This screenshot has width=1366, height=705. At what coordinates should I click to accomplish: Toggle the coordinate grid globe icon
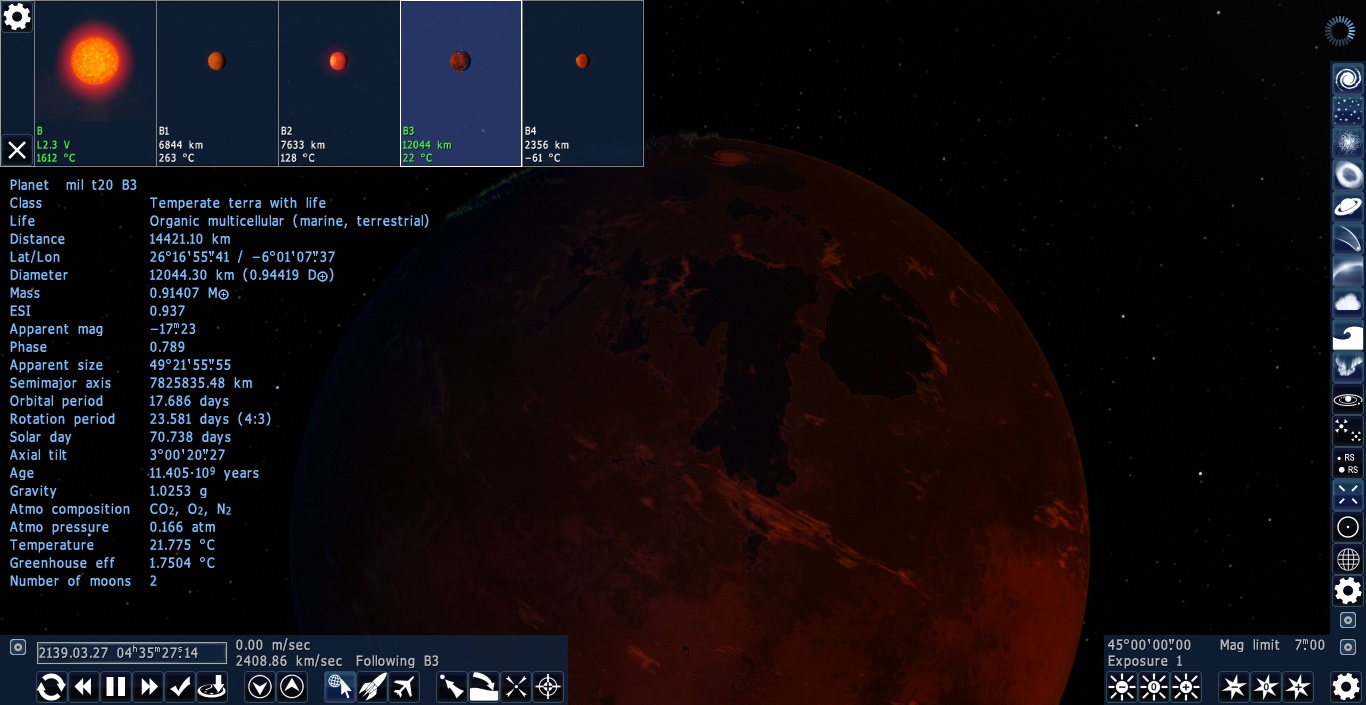(1348, 559)
